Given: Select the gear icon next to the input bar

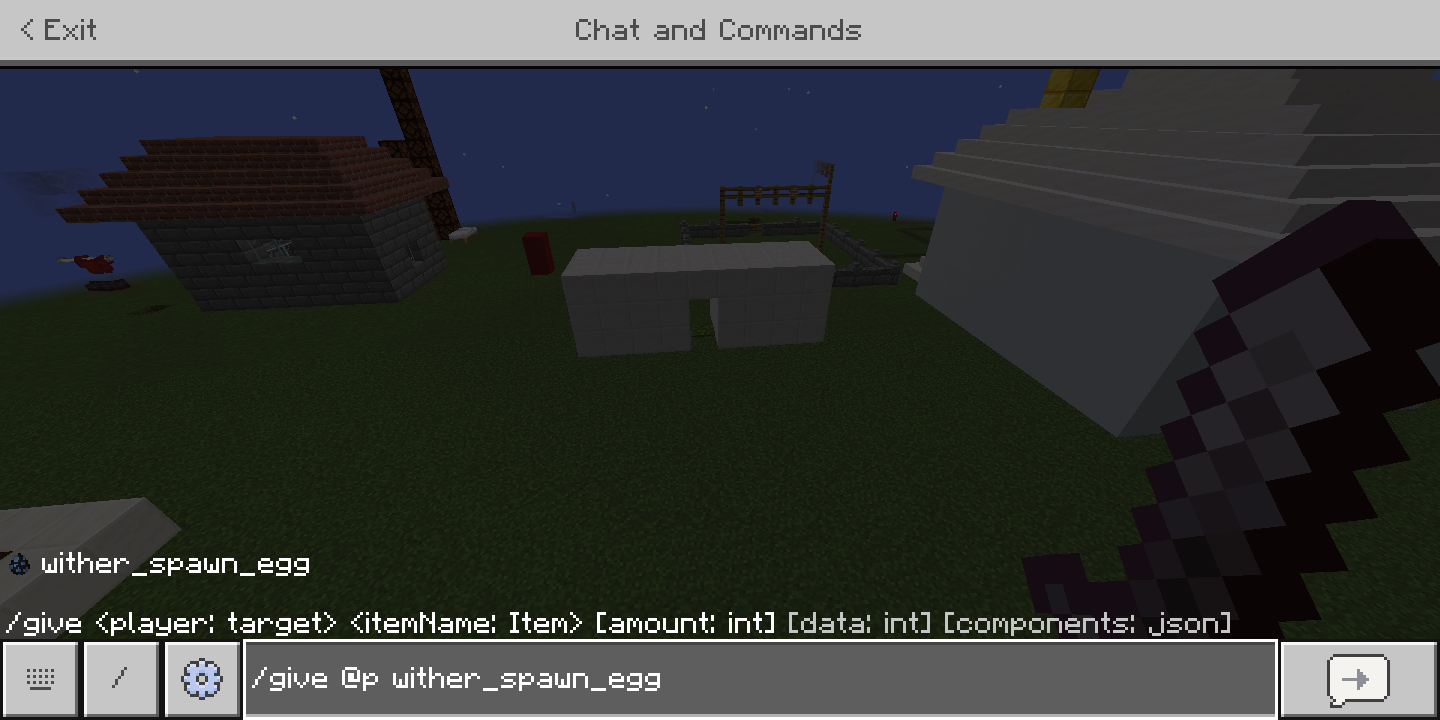Looking at the screenshot, I should (x=202, y=678).
